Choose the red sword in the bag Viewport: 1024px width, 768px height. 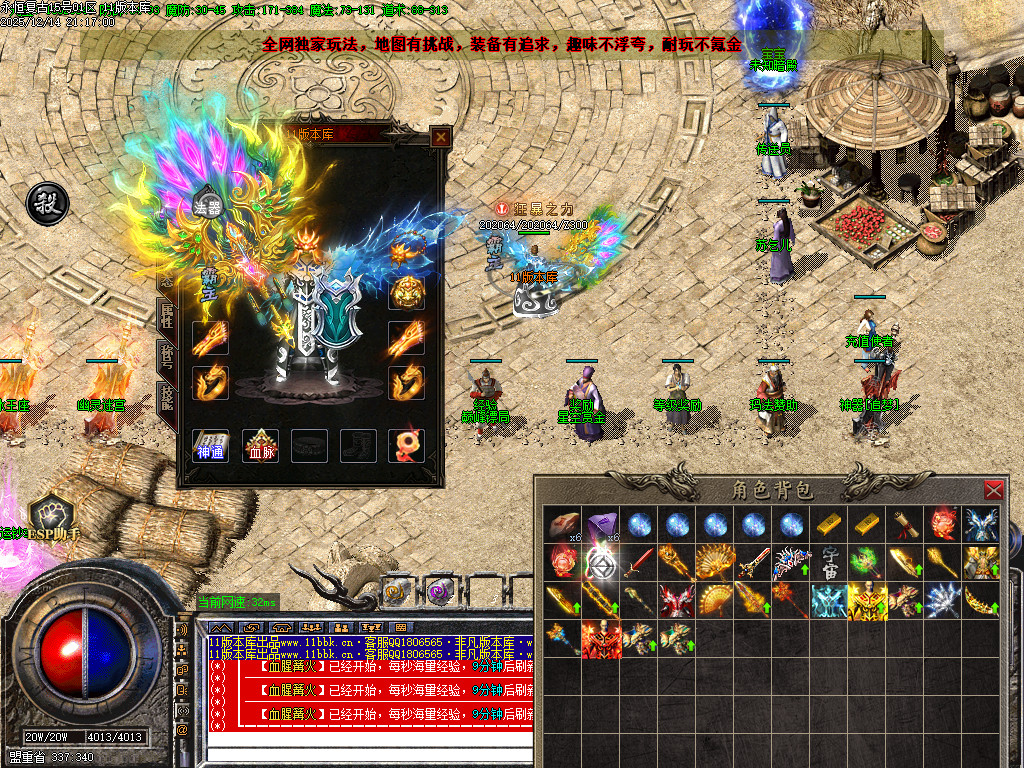point(638,563)
